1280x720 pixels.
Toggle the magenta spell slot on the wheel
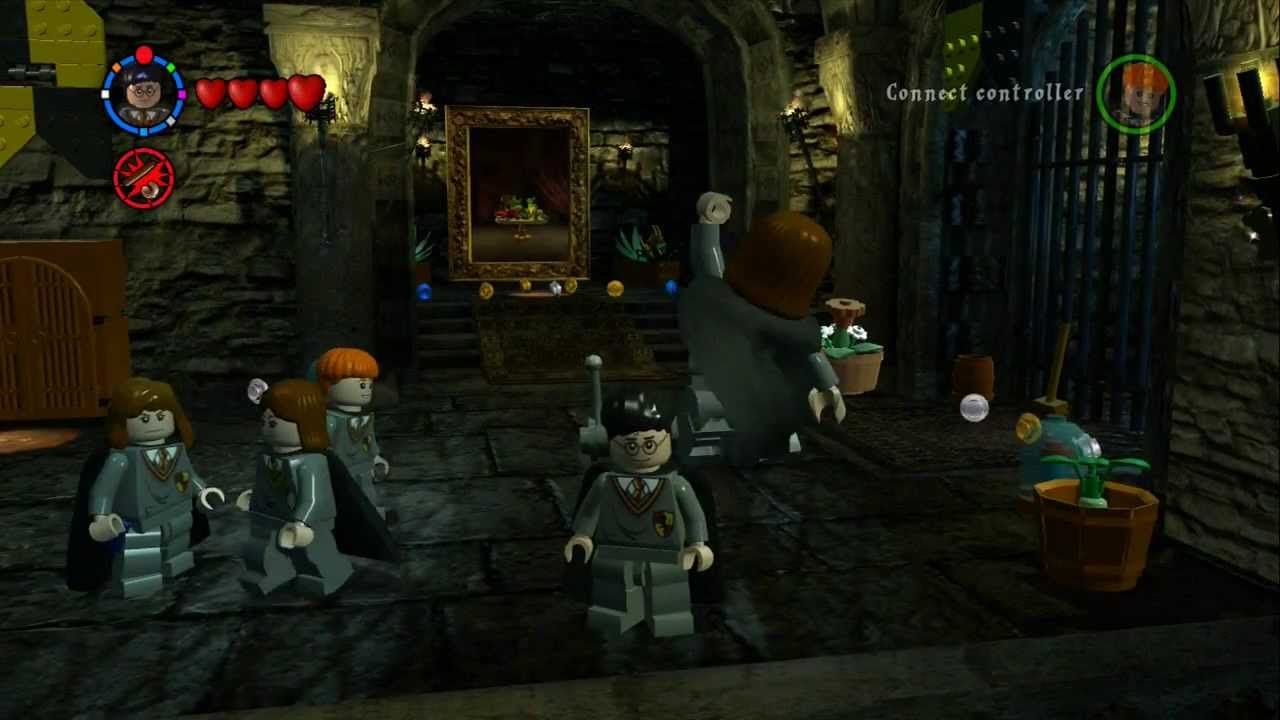[x=182, y=94]
